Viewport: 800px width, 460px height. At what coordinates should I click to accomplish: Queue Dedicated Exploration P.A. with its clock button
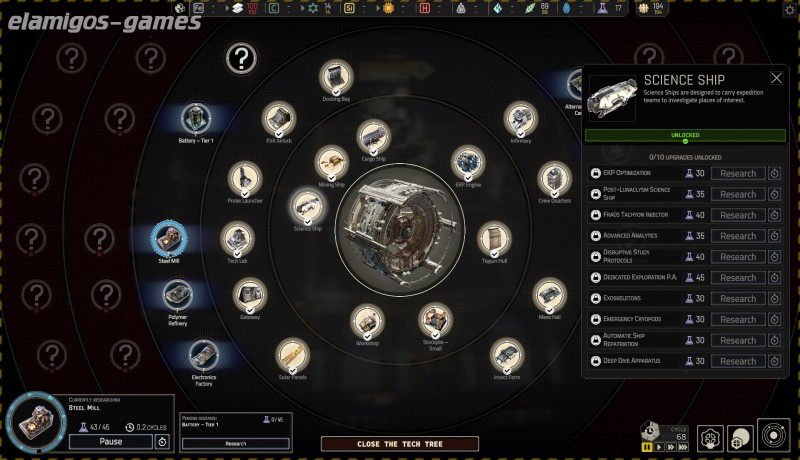click(x=774, y=278)
